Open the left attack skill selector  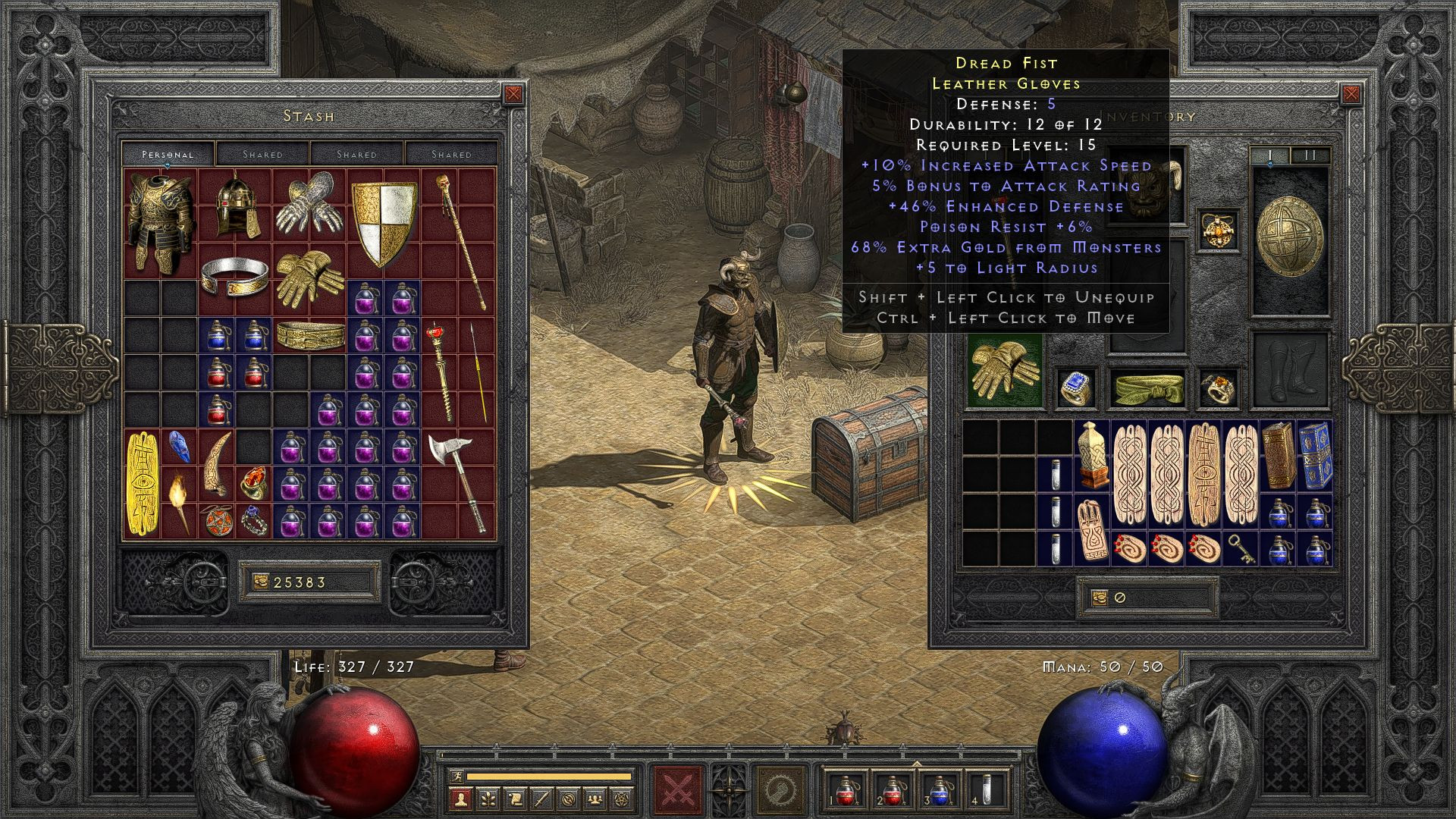tap(676, 790)
